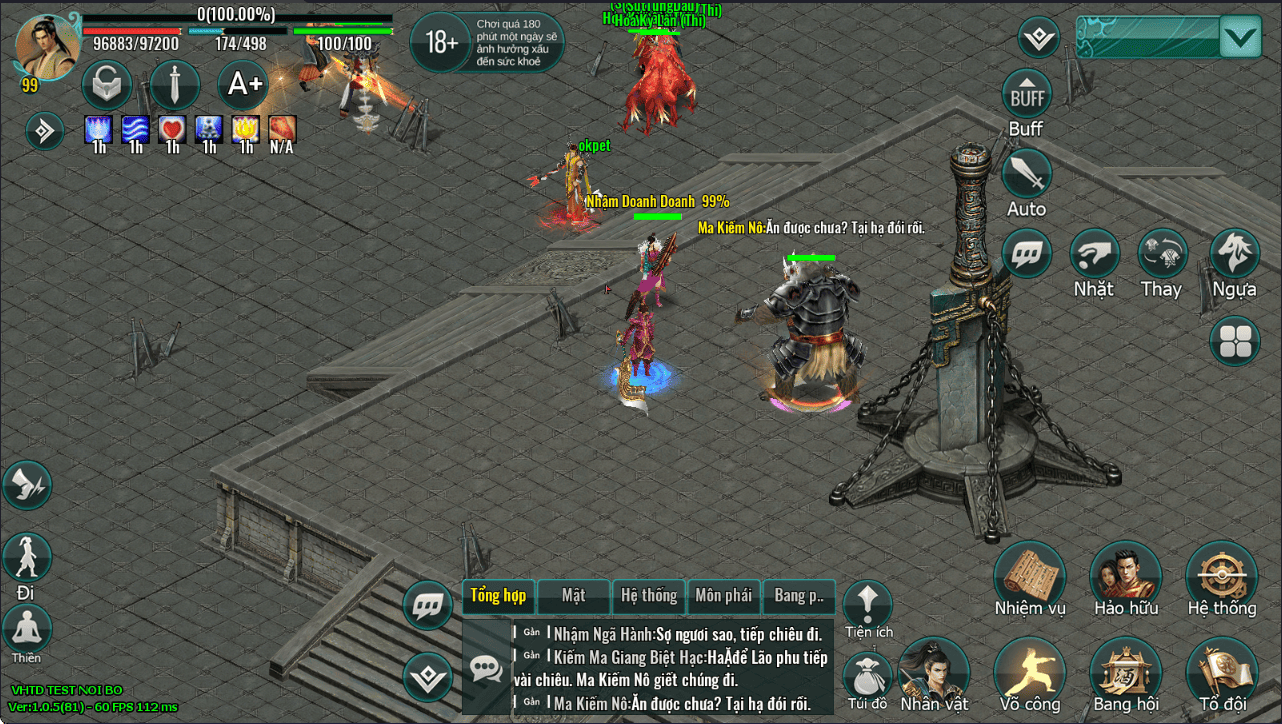
Task: Open the Hệ thống system menu
Action: coord(1222,577)
